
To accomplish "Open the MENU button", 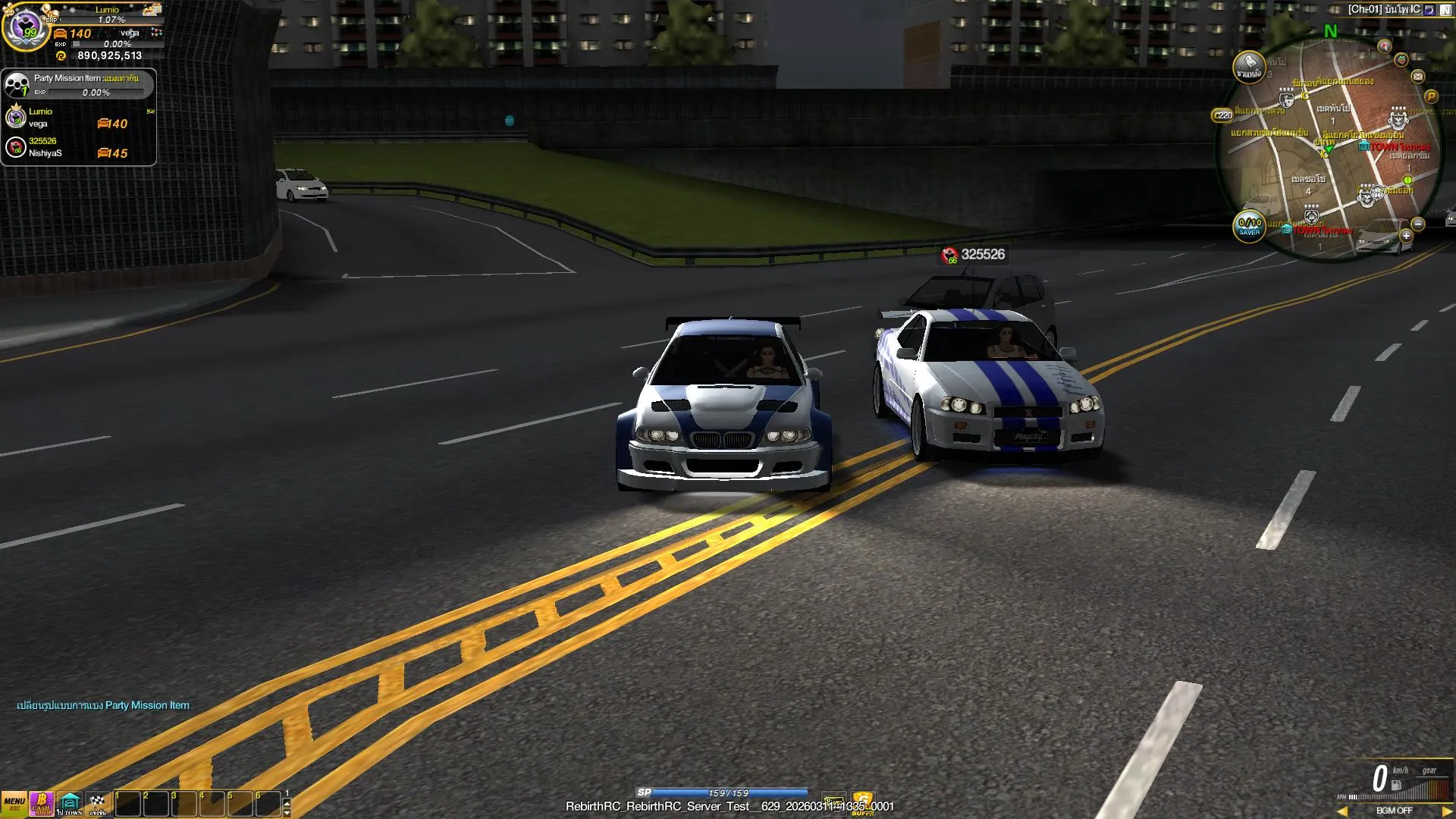I will pyautogui.click(x=14, y=803).
